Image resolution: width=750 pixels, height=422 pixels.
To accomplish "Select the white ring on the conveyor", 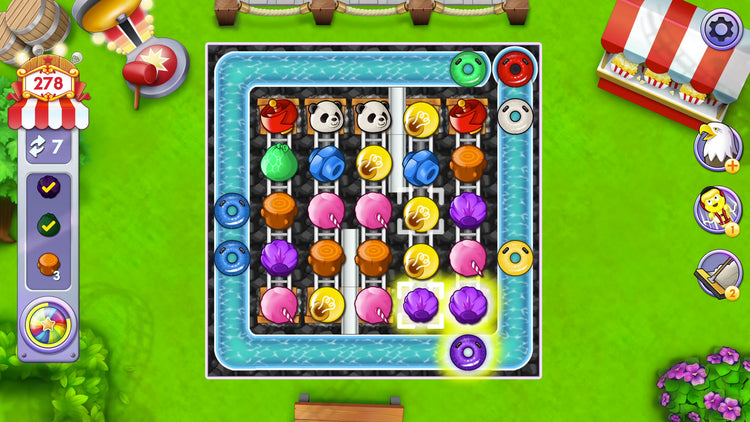I will pos(516,115).
